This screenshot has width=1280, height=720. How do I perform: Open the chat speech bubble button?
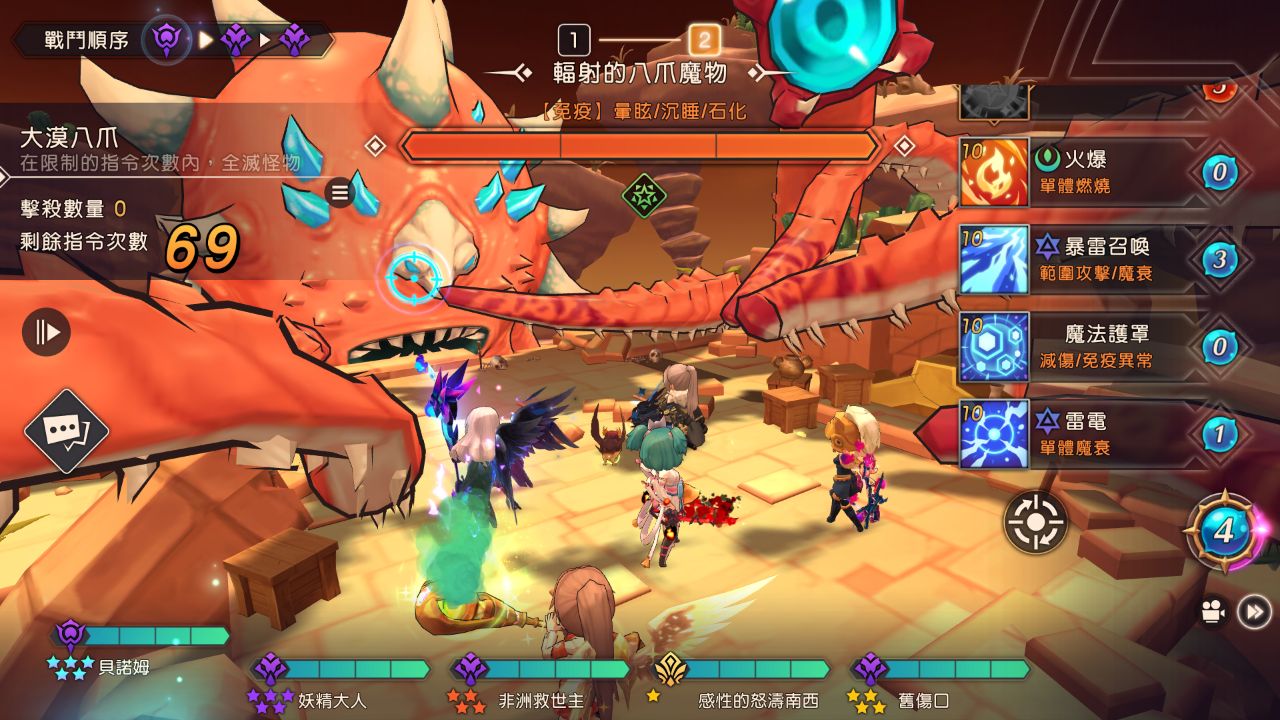tap(66, 431)
